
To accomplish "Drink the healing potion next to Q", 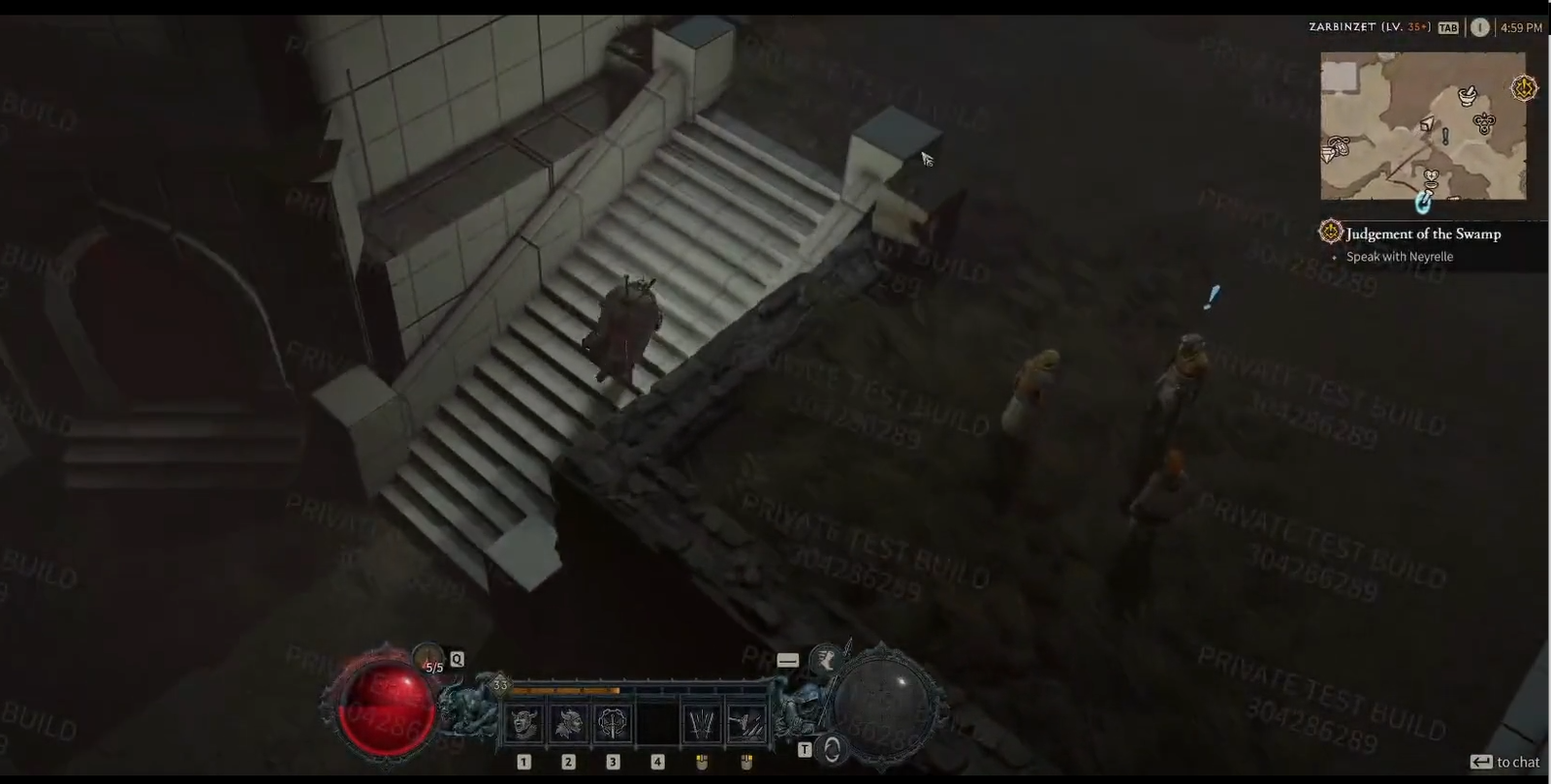I will coord(427,657).
